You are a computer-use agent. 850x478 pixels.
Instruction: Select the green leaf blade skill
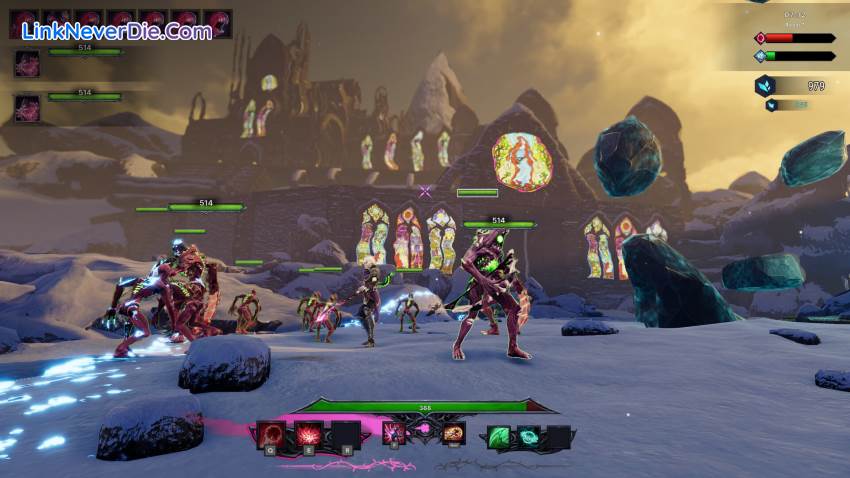pos(499,437)
